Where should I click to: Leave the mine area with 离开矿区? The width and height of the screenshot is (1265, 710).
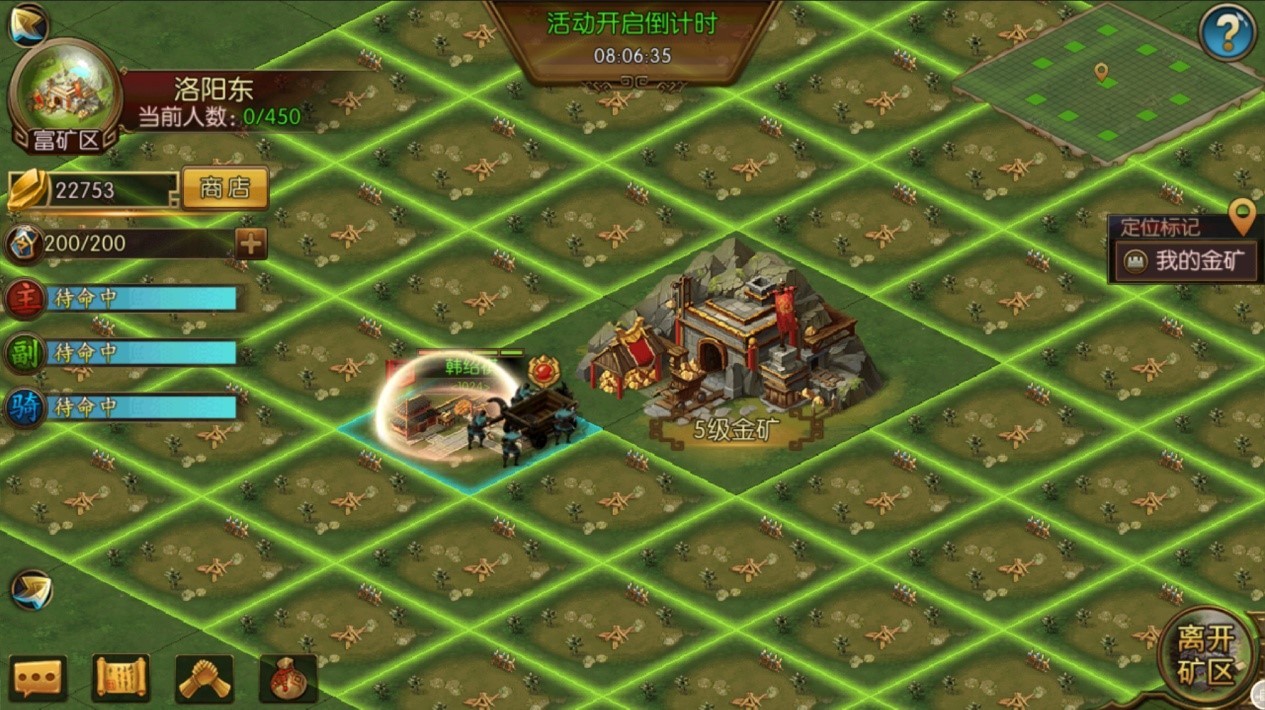(1206, 656)
